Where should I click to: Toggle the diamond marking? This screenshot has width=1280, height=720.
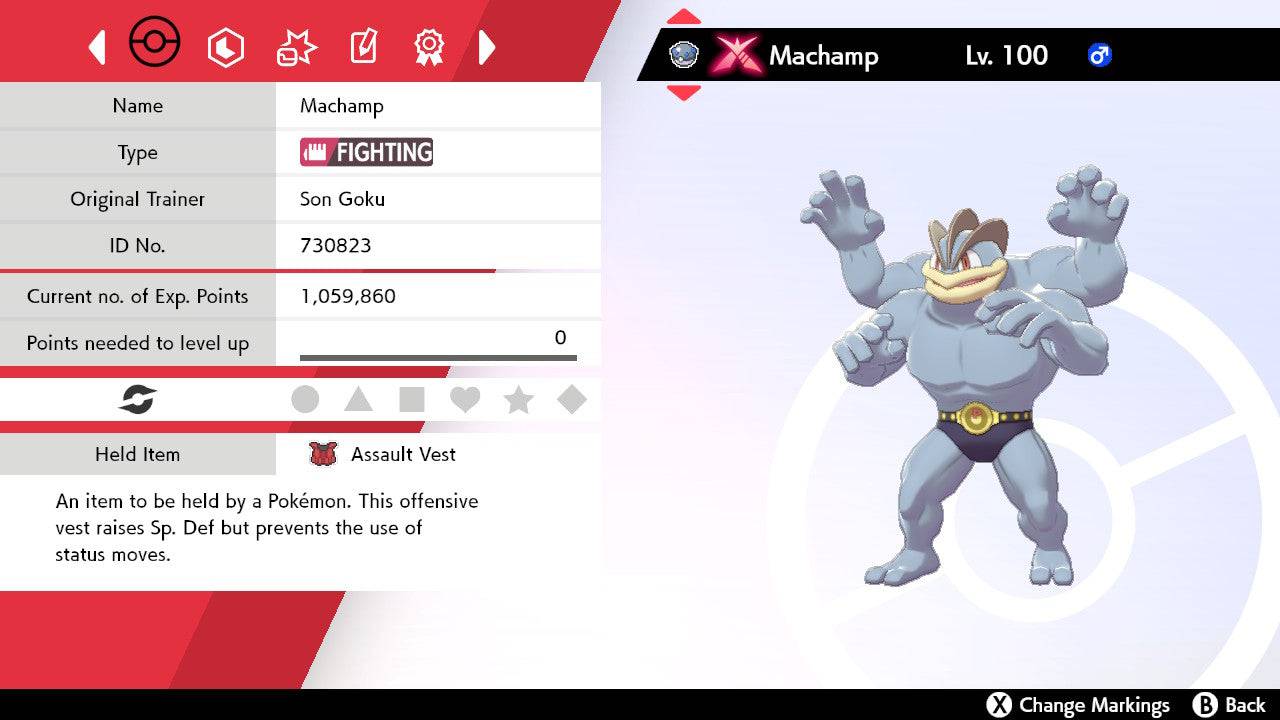572,400
